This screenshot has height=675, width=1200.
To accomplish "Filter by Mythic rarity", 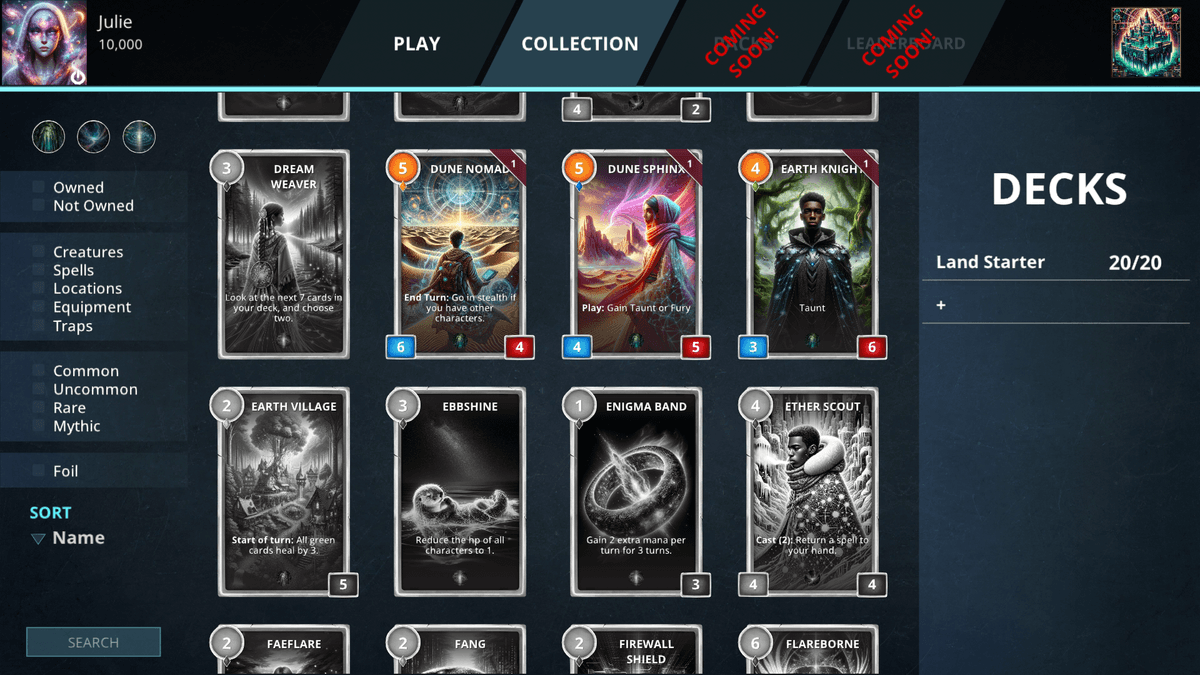I will [39, 426].
